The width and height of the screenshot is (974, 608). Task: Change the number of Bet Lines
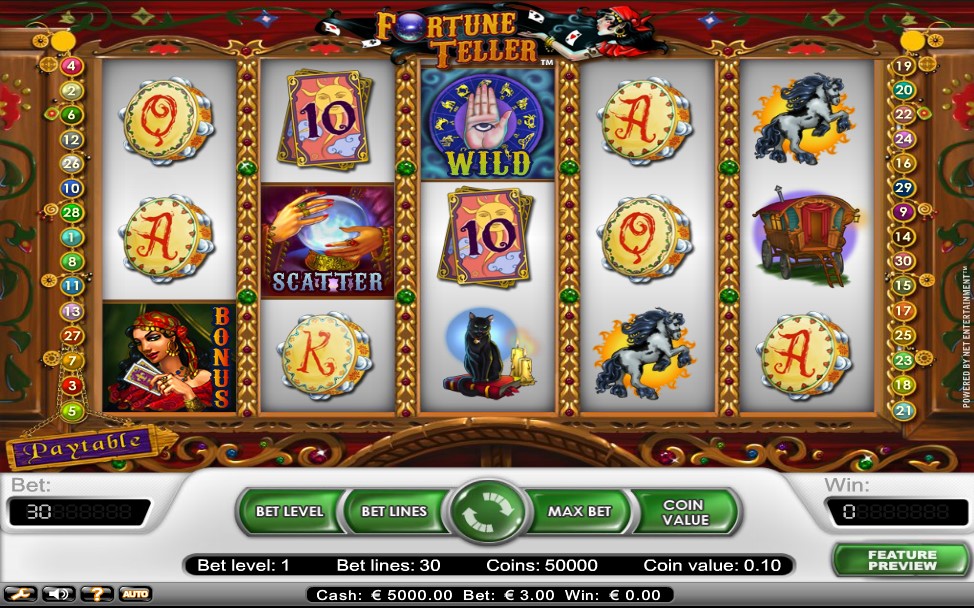394,512
